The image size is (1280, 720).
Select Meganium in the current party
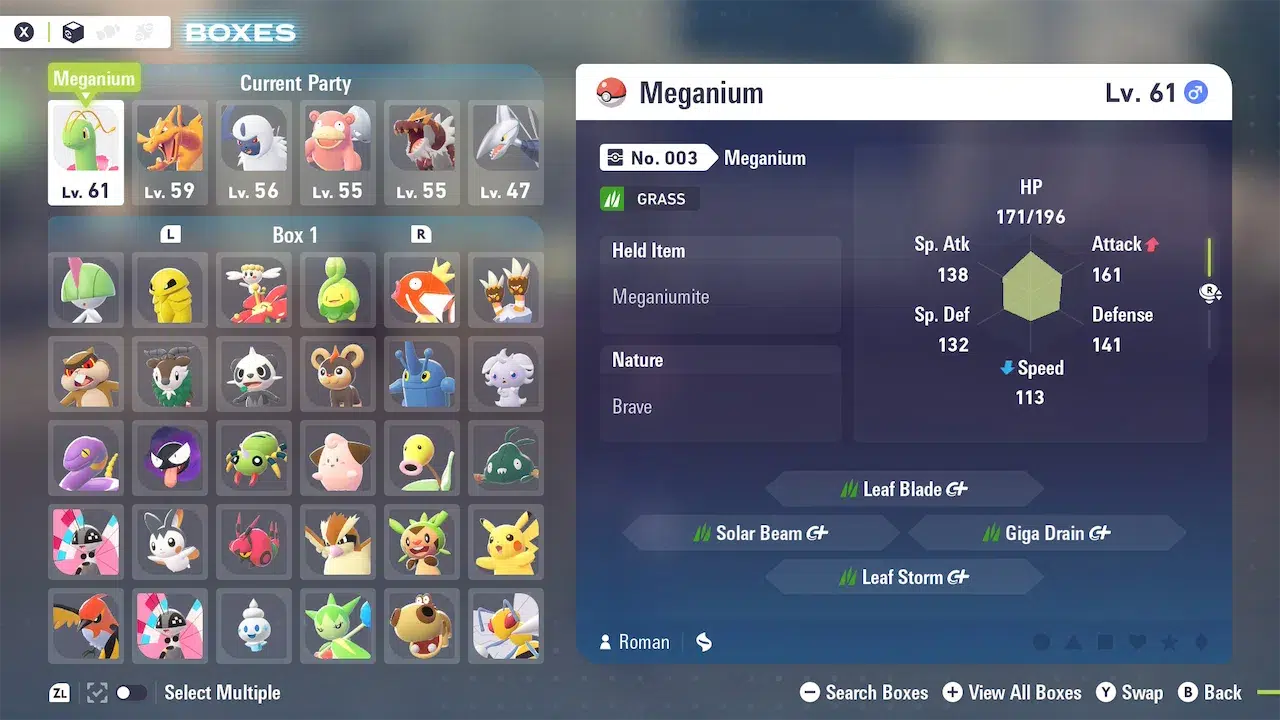pos(86,152)
